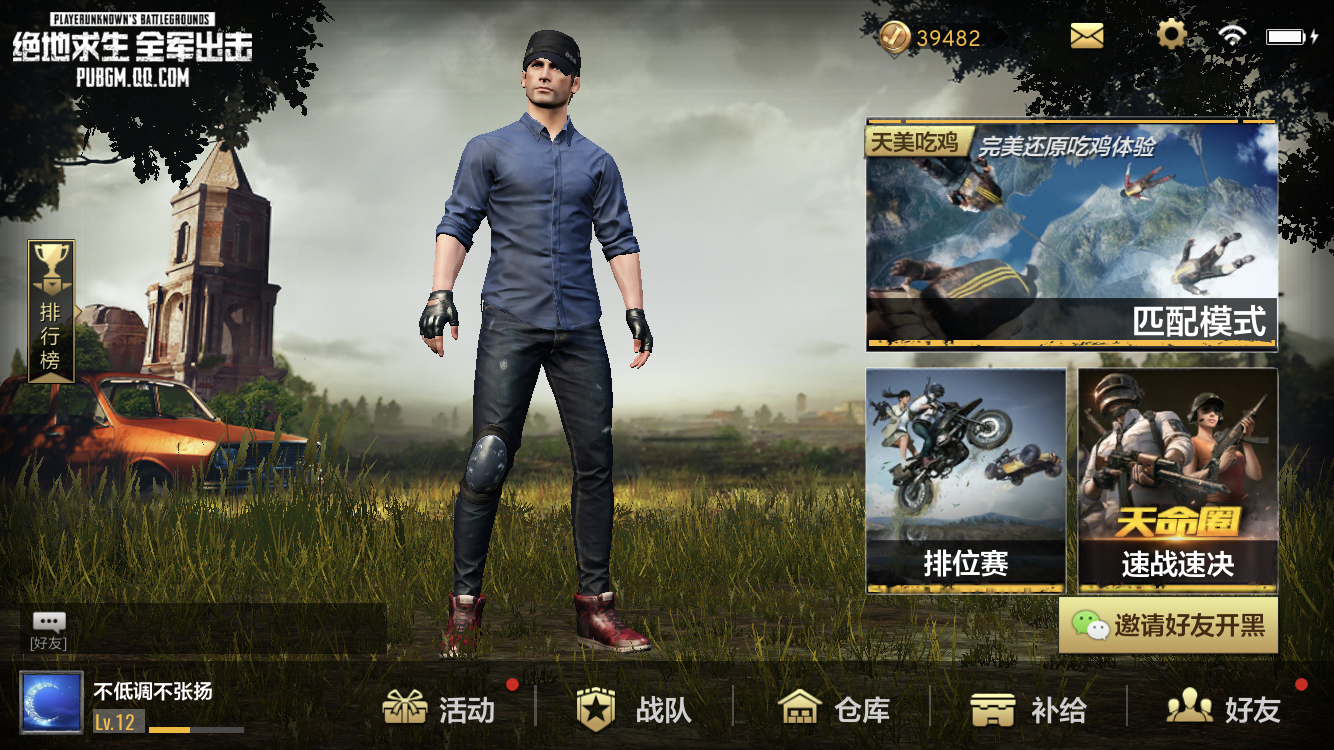Choose the 速战速决 quick battle tile
The image size is (1334, 750).
coord(1177,481)
